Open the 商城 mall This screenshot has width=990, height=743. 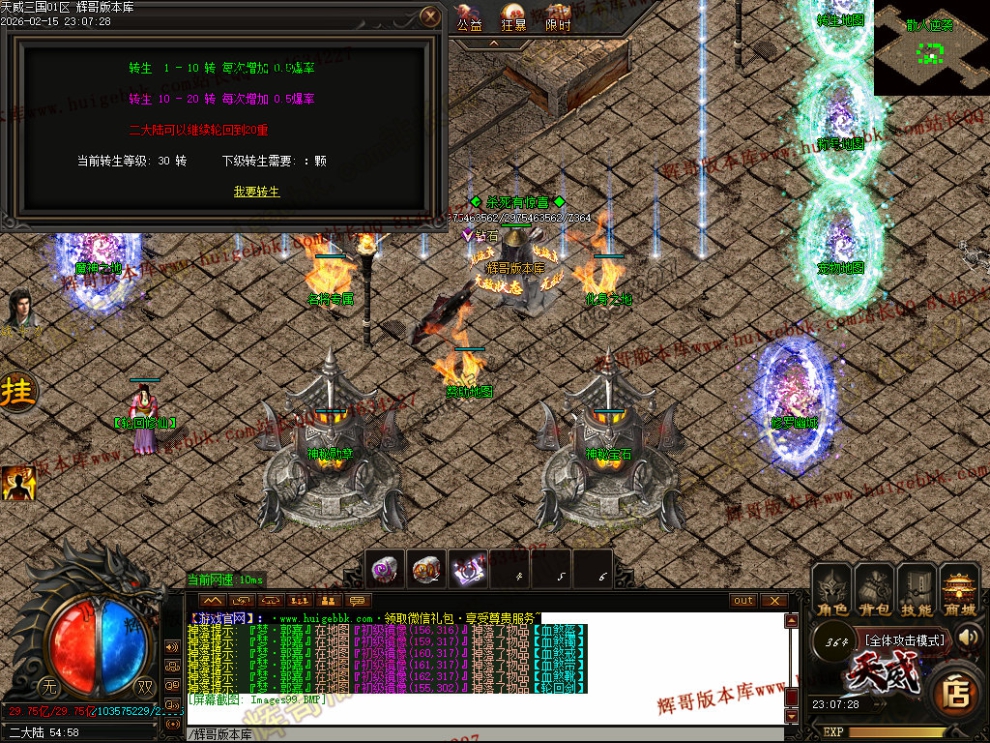[x=960, y=592]
